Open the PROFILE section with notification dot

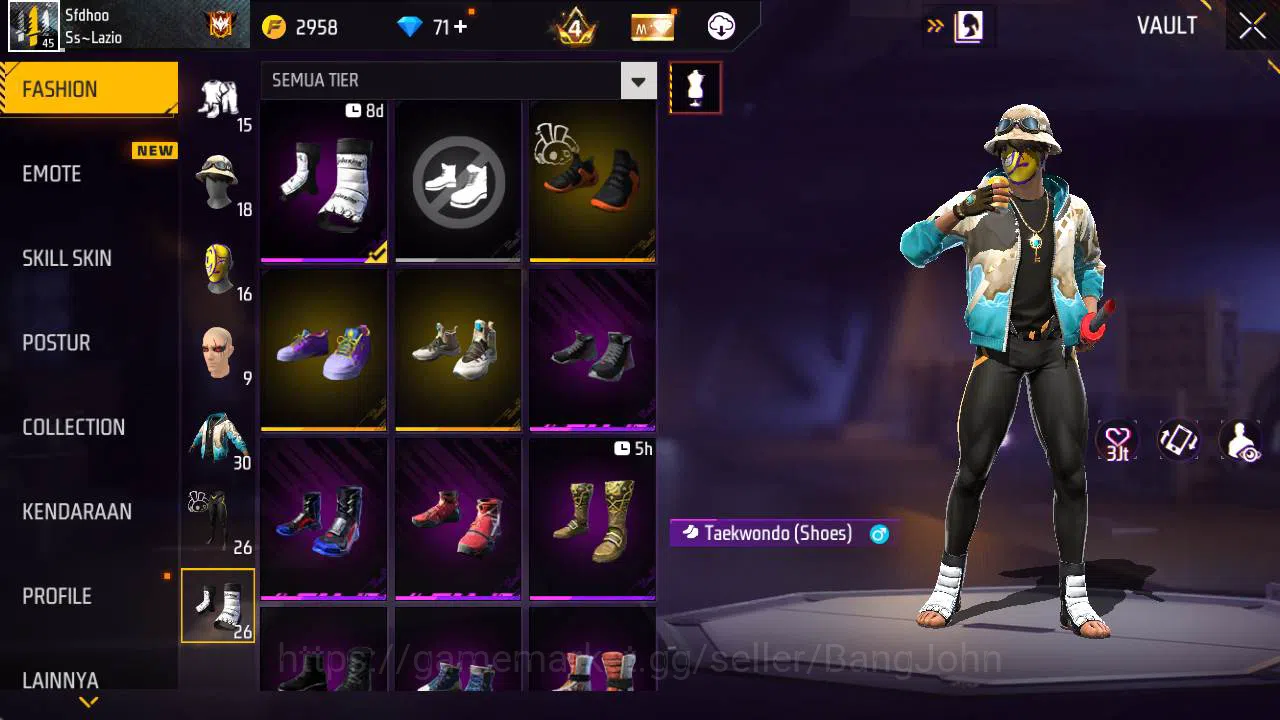[56, 596]
